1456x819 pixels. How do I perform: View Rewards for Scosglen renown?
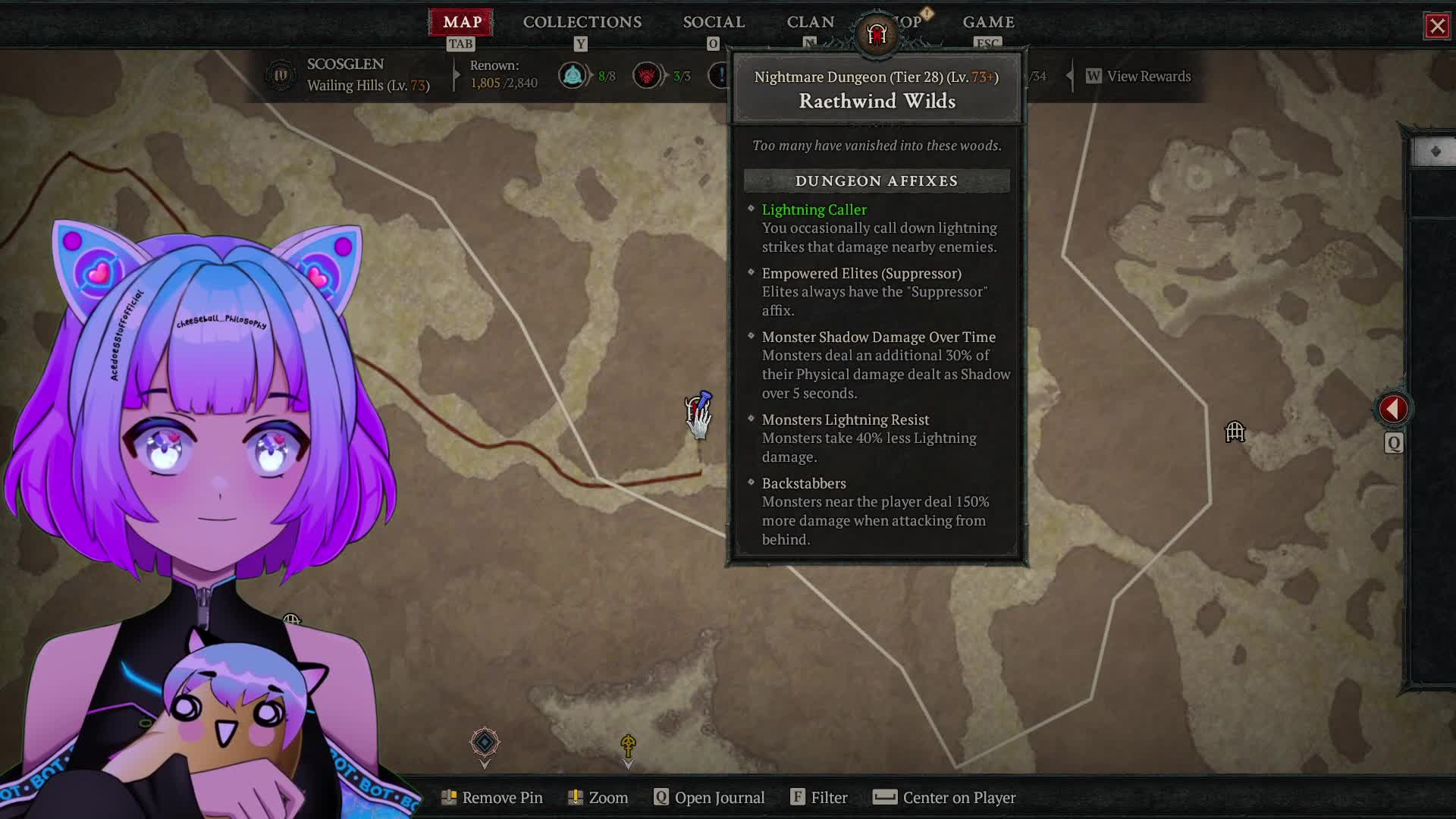pos(1148,76)
